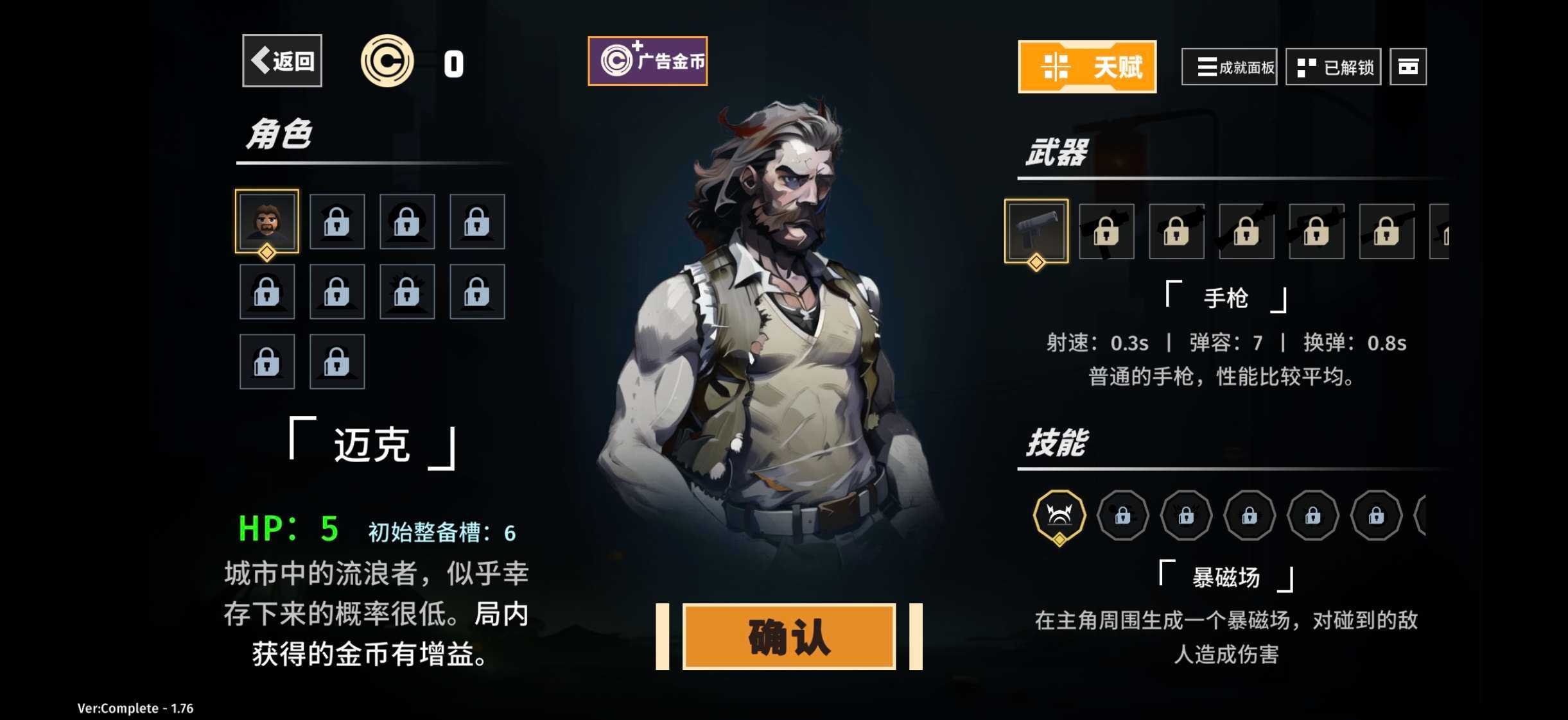Click the small window icon button beside 已解锁
The height and width of the screenshot is (720, 1568).
point(1407,67)
